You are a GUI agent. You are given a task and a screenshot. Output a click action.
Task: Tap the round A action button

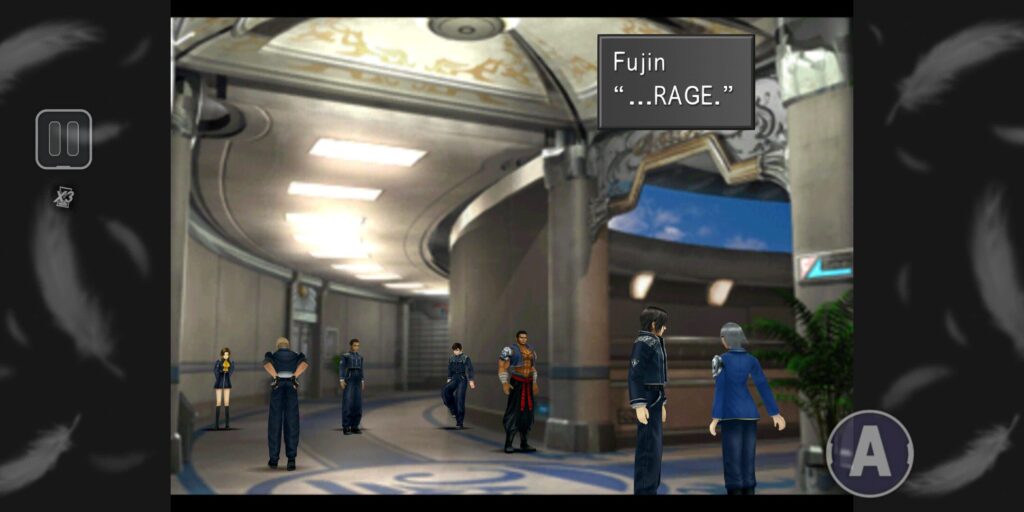click(x=869, y=453)
